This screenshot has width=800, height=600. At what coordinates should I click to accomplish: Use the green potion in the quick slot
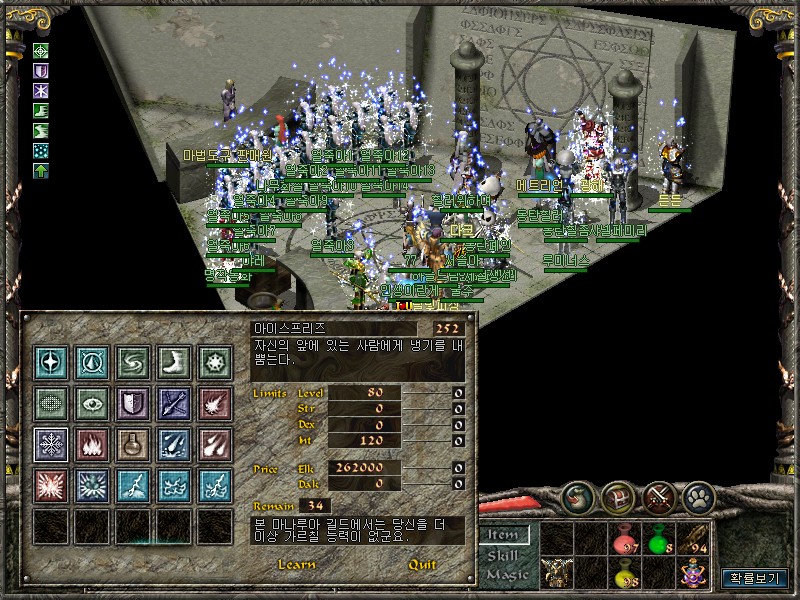tap(657, 538)
